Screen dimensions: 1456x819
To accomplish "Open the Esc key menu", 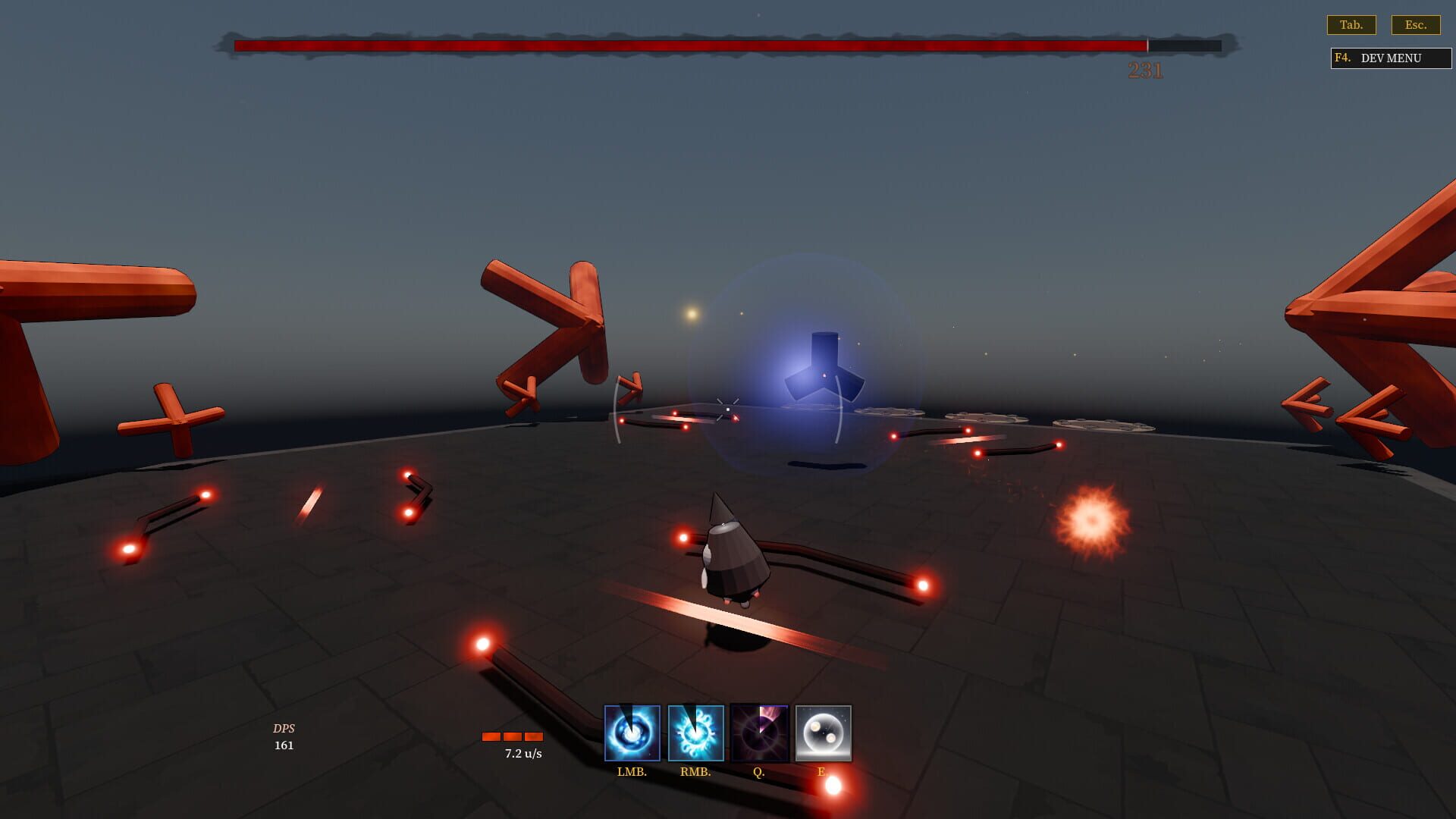I will [x=1417, y=24].
